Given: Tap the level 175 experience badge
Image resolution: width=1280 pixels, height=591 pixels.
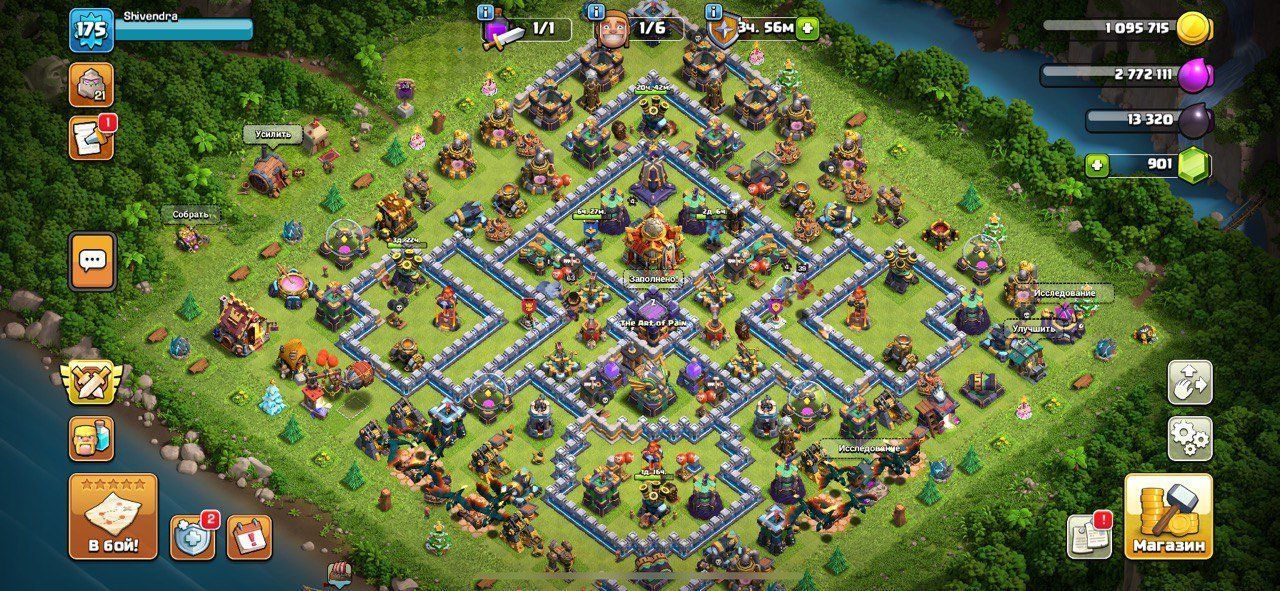Looking at the screenshot, I should (x=90, y=28).
